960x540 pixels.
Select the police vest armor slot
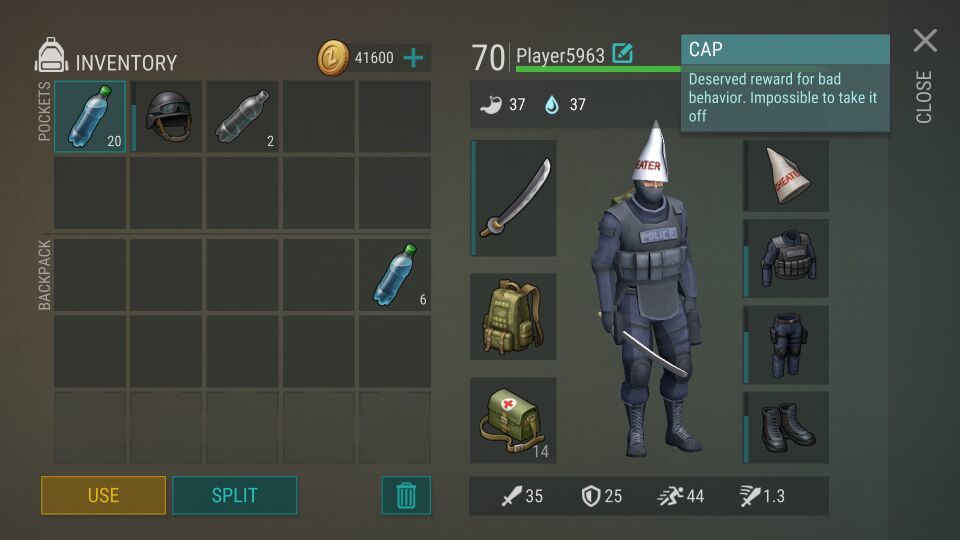pyautogui.click(x=787, y=260)
